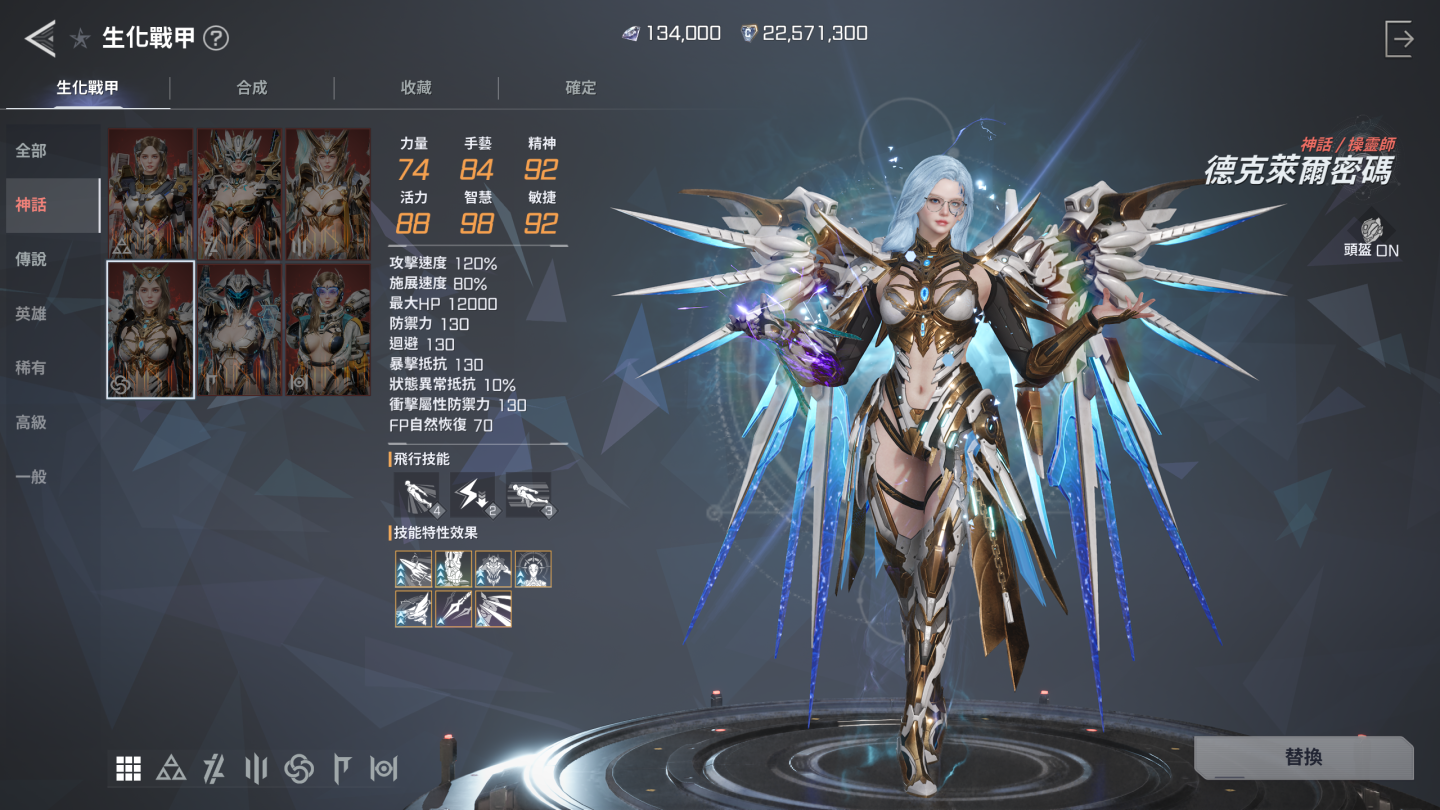Switch to the 合成 tab
The height and width of the screenshot is (810, 1440).
click(252, 88)
